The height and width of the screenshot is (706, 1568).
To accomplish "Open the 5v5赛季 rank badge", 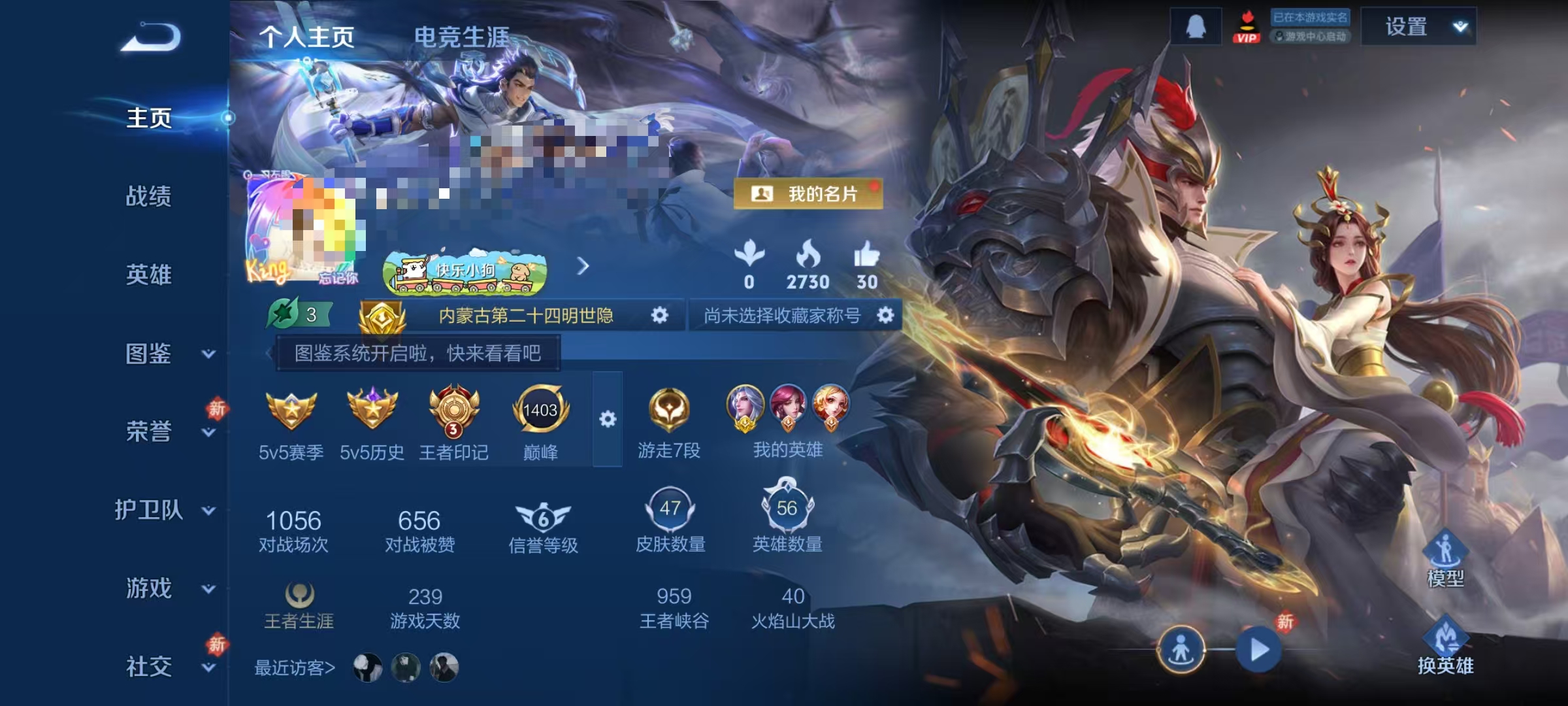I will (x=289, y=412).
